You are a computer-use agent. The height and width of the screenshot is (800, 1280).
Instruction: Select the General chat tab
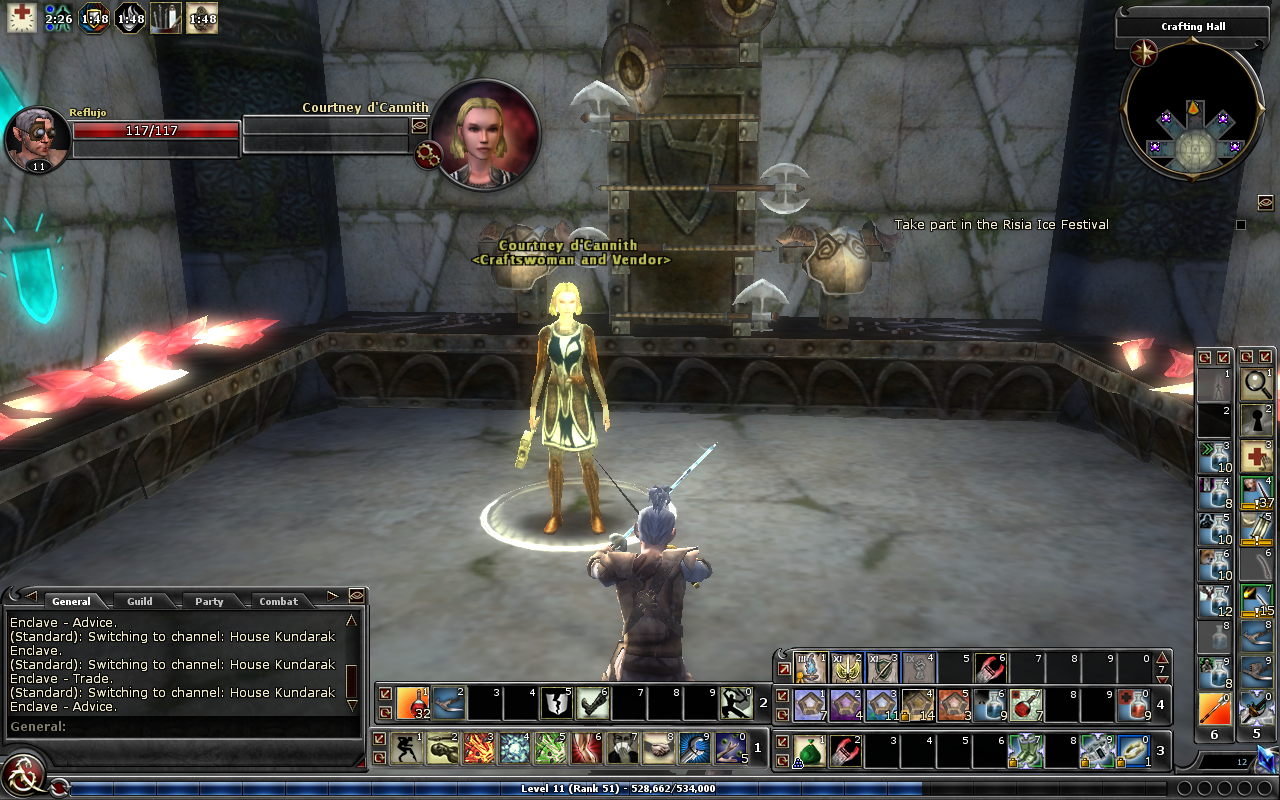click(71, 601)
